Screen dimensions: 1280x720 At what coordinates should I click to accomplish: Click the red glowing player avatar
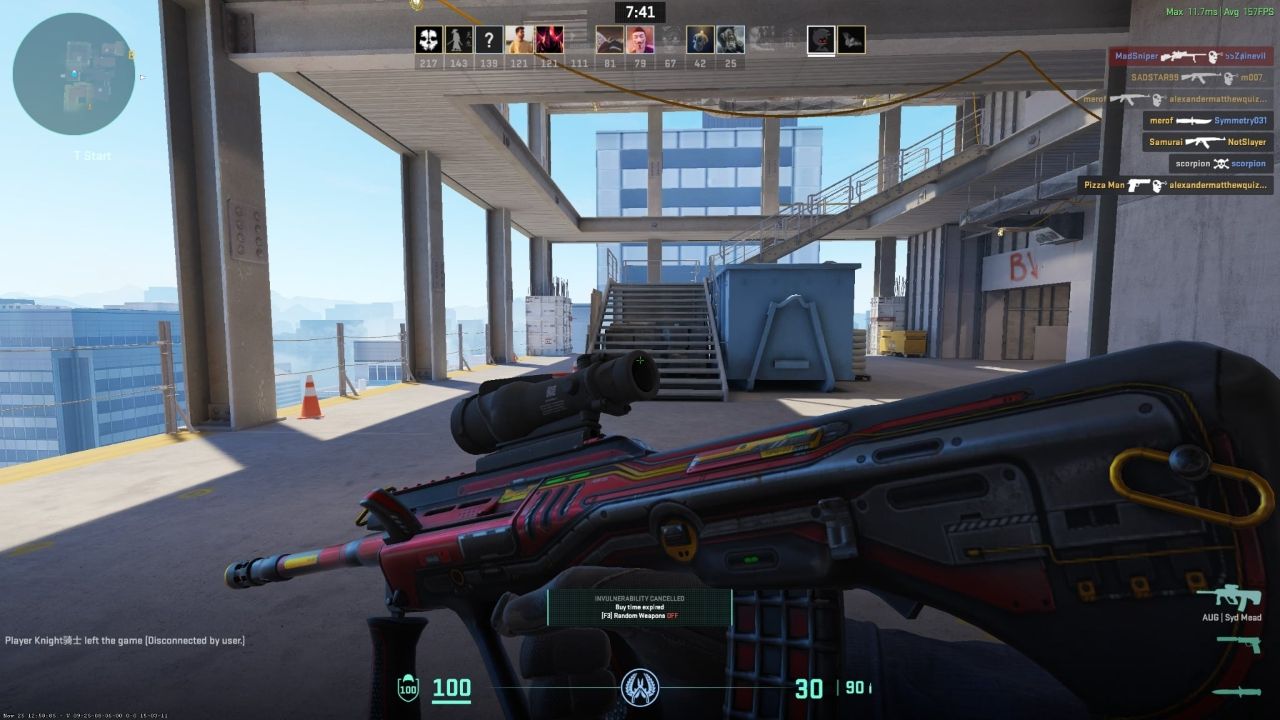pos(549,40)
